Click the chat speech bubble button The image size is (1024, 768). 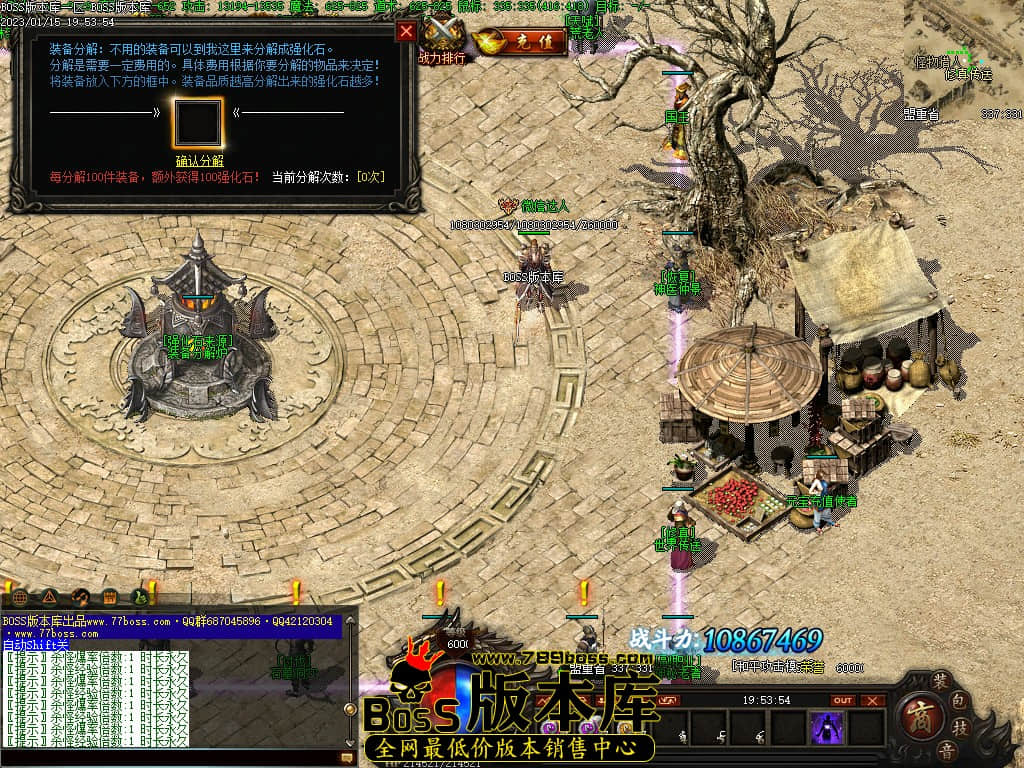347,759
